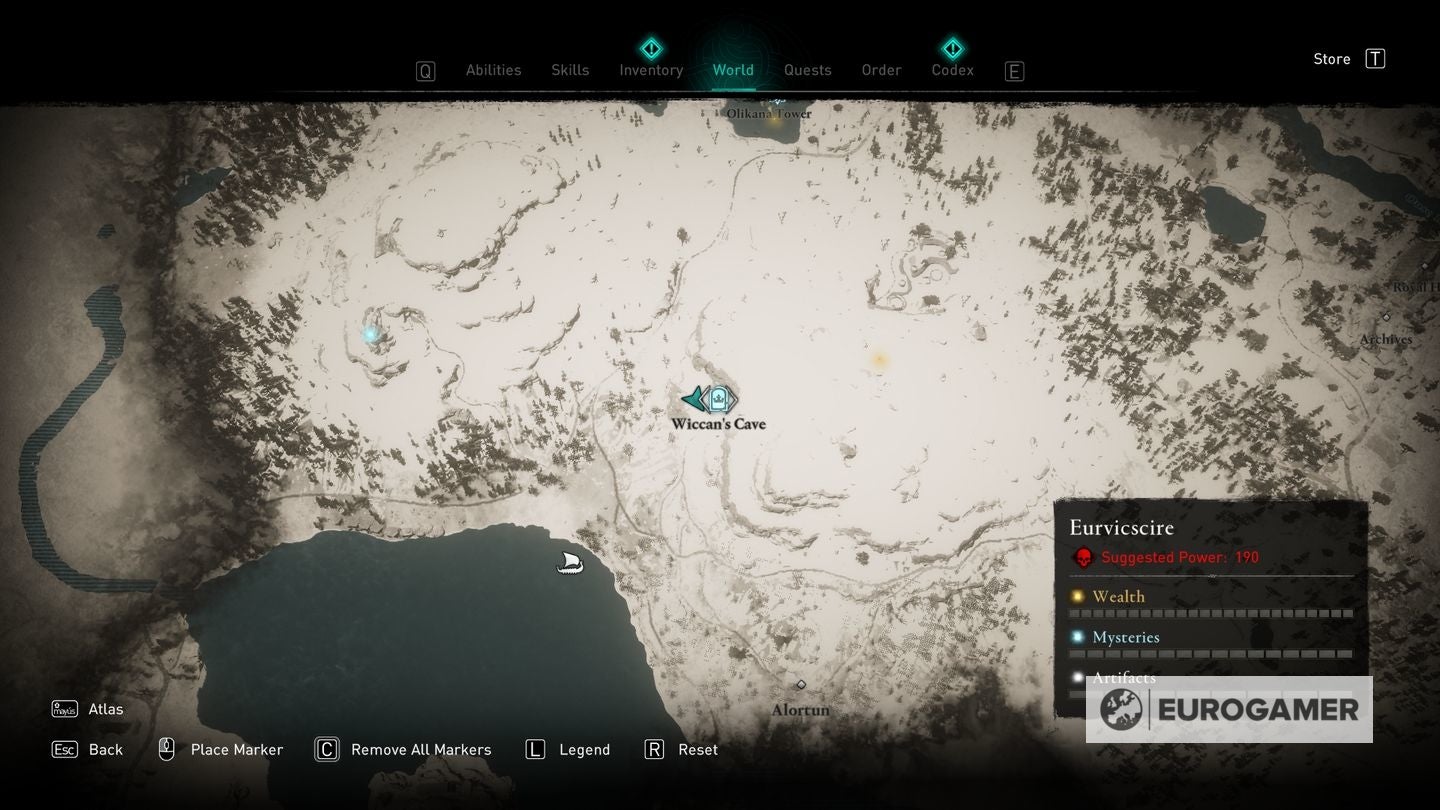Switch to the Inventory tab
This screenshot has width=1440, height=810.
point(650,70)
